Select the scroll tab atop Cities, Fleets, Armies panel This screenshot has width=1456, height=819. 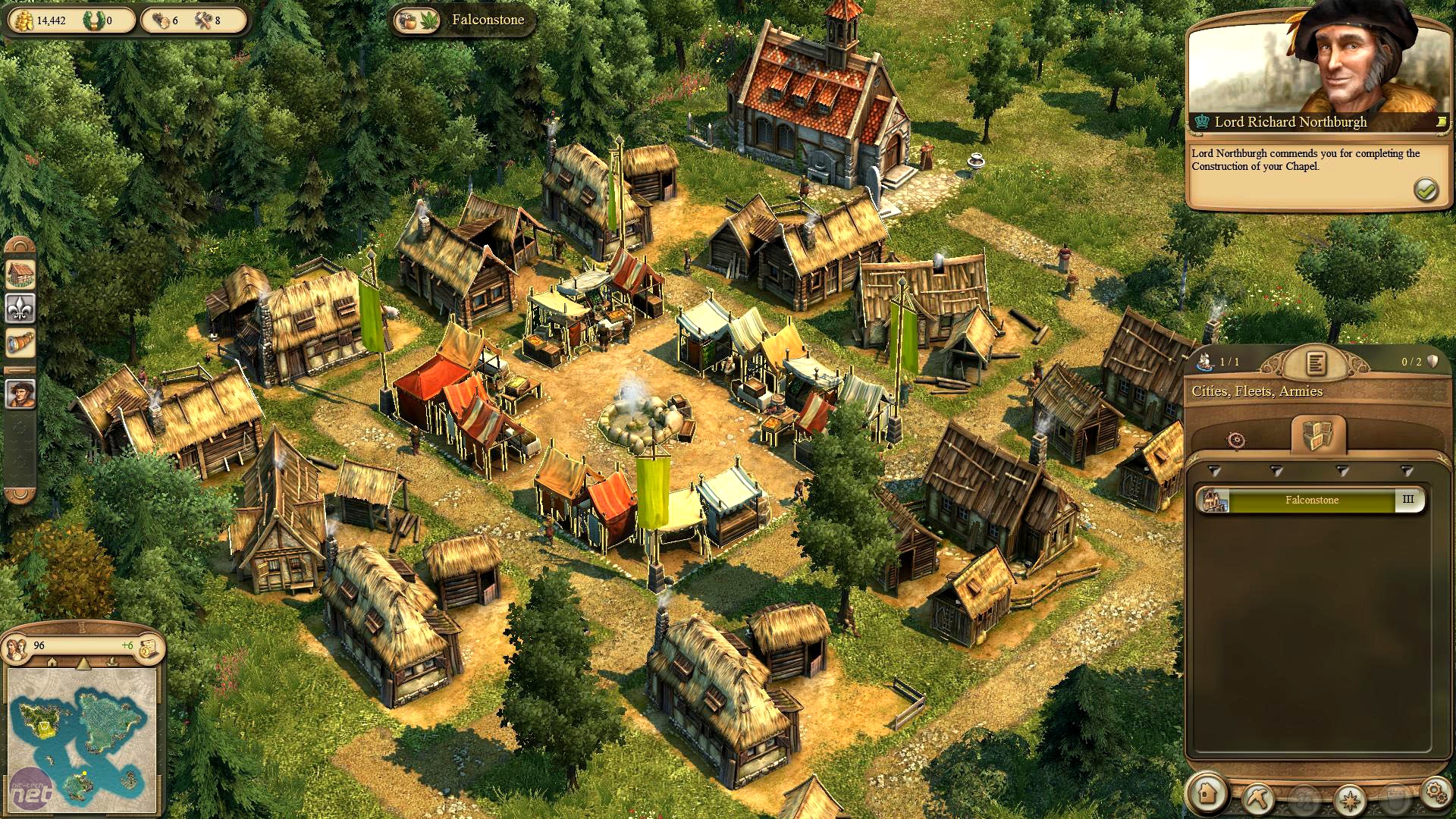coord(1317,364)
